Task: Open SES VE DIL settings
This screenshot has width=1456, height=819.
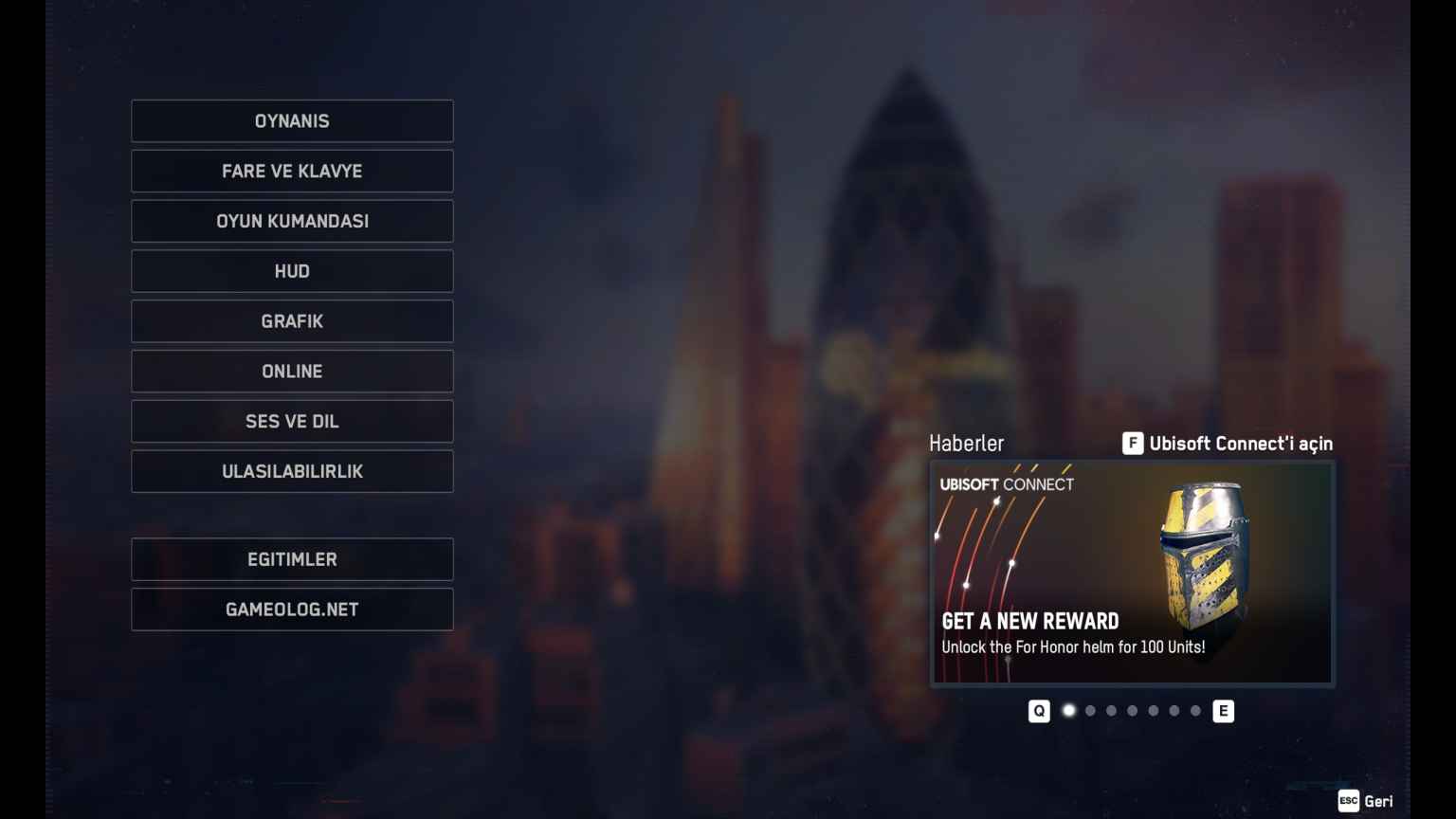Action: (x=292, y=422)
